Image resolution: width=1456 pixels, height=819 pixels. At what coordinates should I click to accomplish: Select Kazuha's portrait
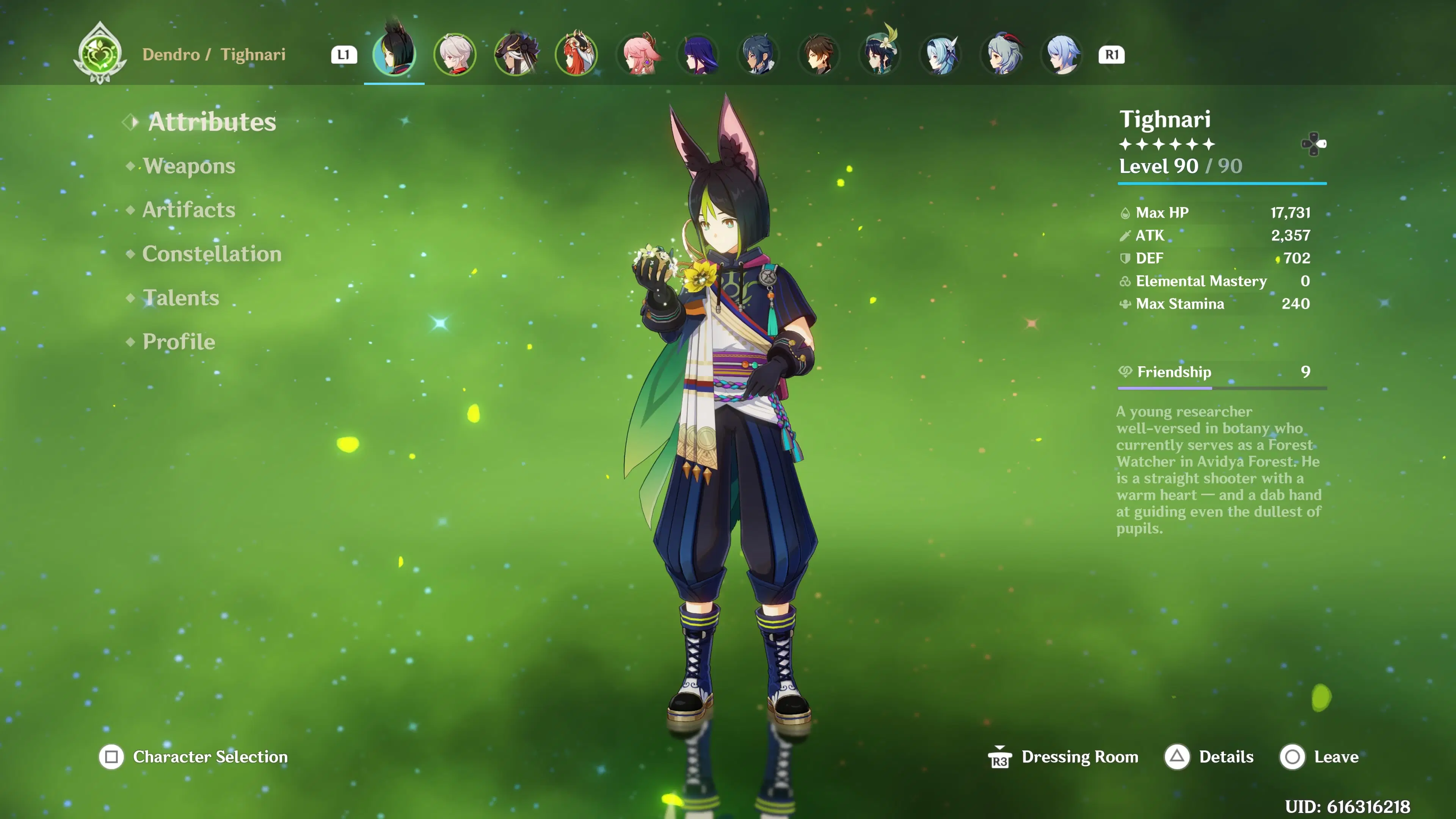[x=455, y=54]
